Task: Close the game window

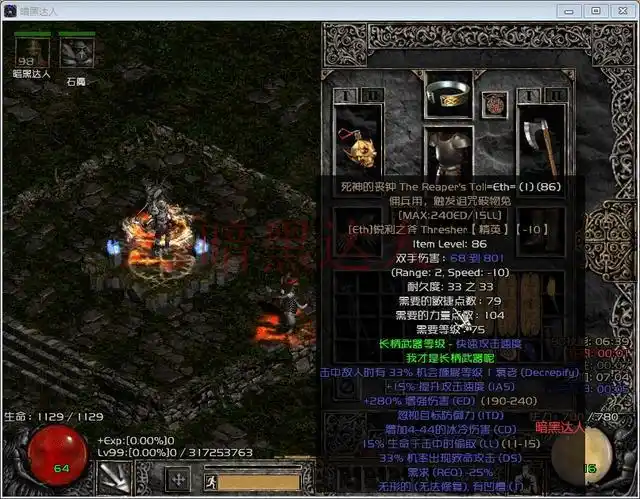Action: (619, 10)
